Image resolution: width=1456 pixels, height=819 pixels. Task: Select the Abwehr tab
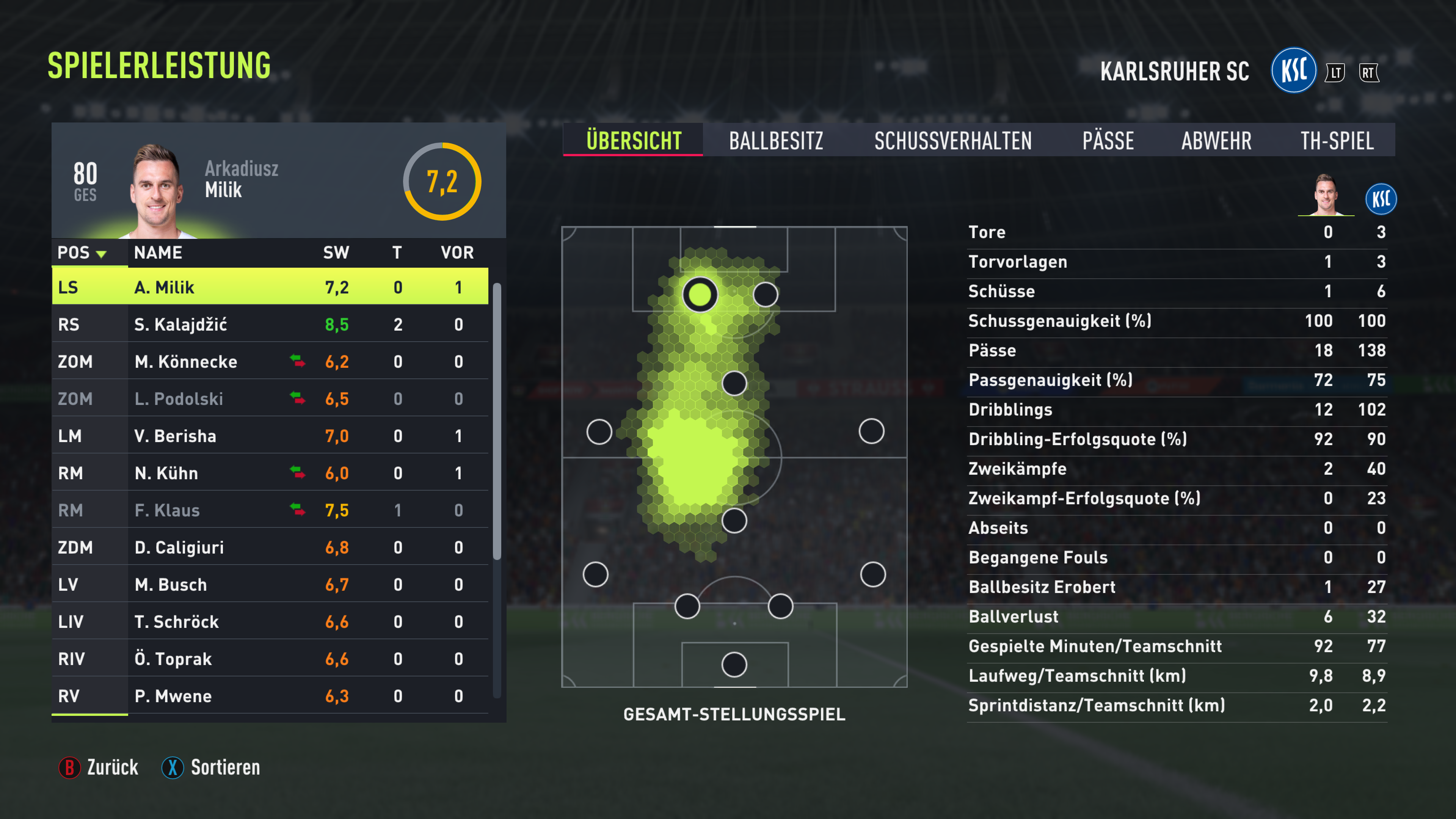click(1216, 141)
